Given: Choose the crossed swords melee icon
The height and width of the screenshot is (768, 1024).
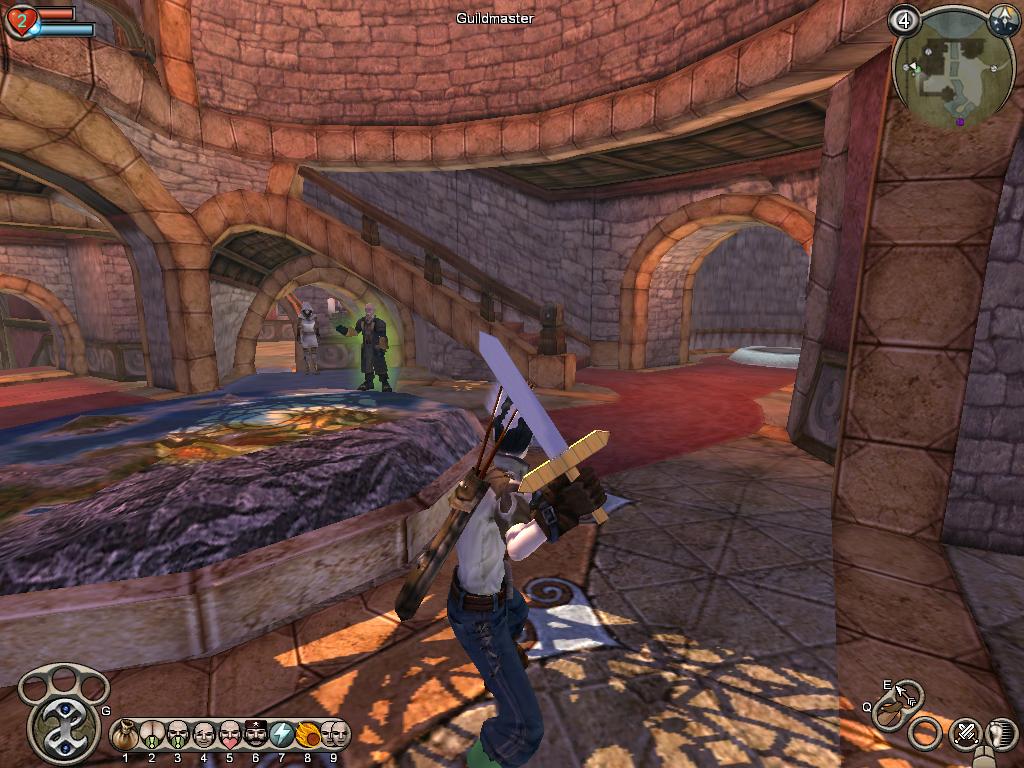Looking at the screenshot, I should pos(965,735).
